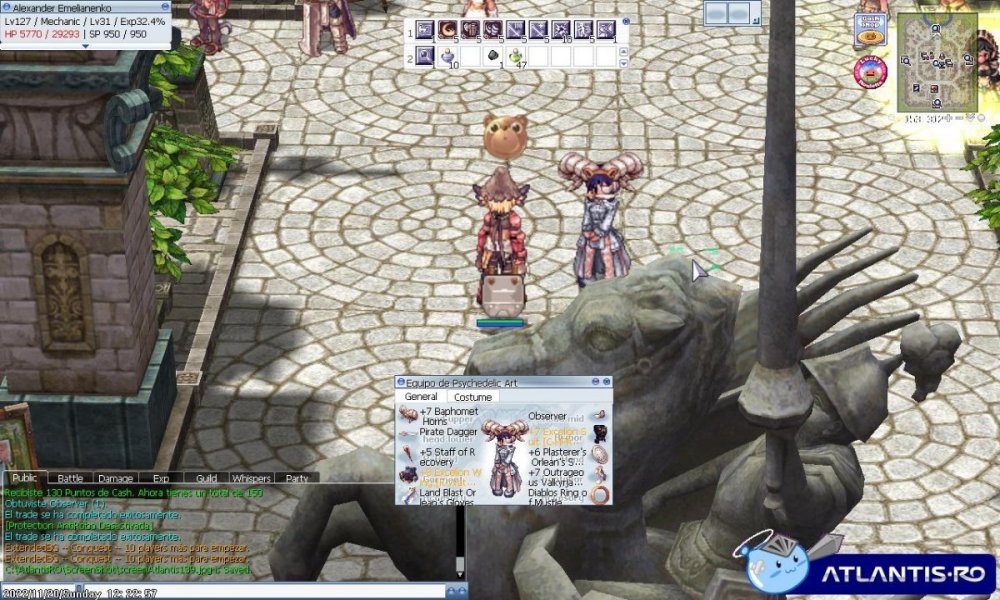
Task: Close the Psychedelic Art equipment window
Action: click(606, 381)
